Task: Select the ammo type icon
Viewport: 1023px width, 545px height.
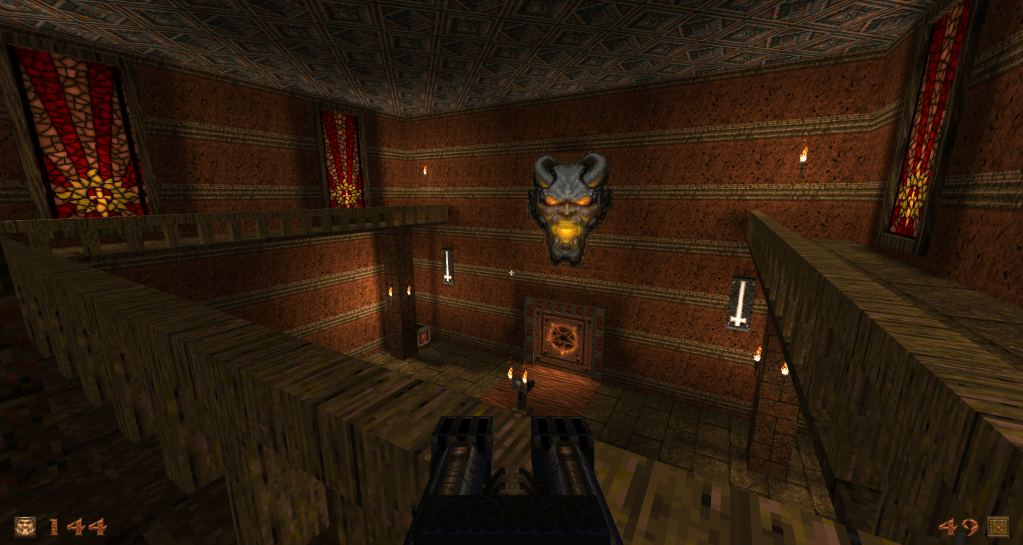Action: (997, 526)
